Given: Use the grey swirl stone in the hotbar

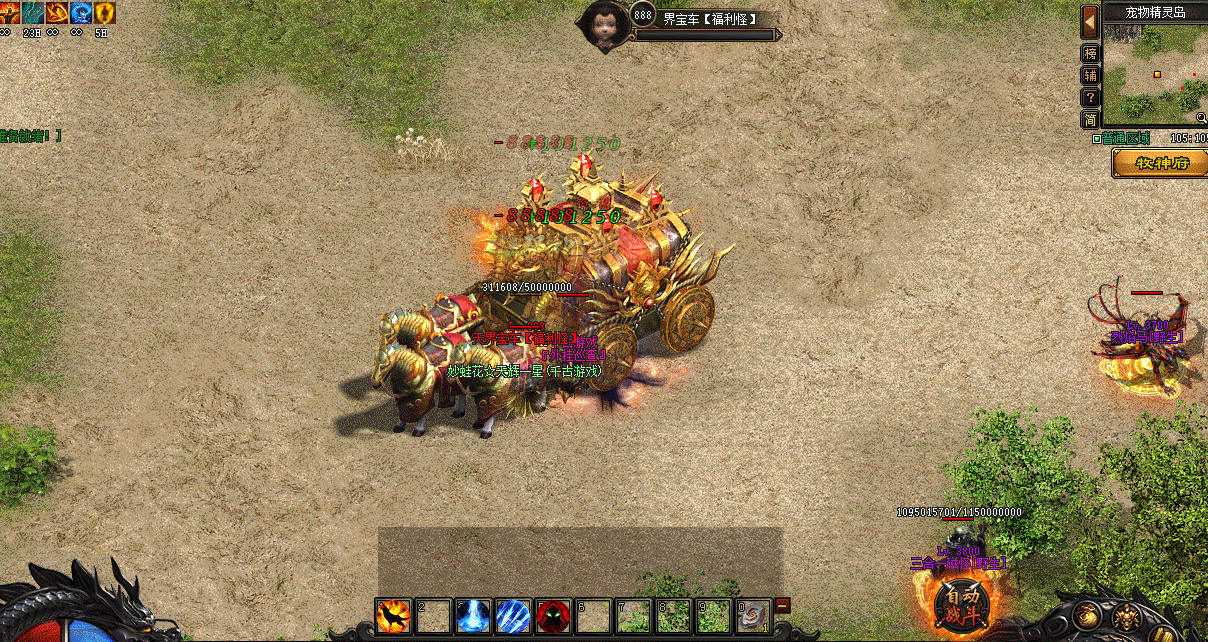Looking at the screenshot, I should [754, 615].
